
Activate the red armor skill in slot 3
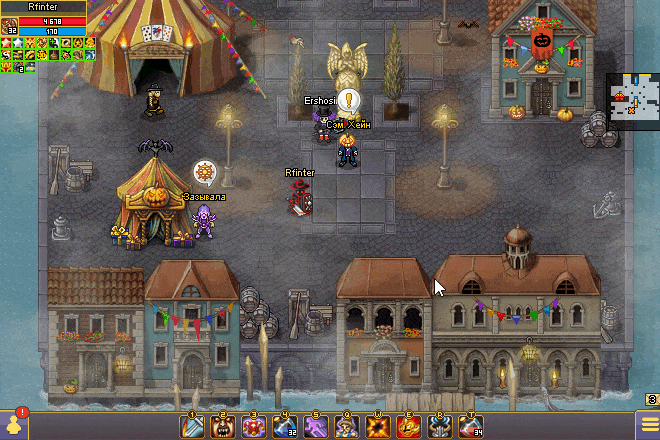click(255, 426)
